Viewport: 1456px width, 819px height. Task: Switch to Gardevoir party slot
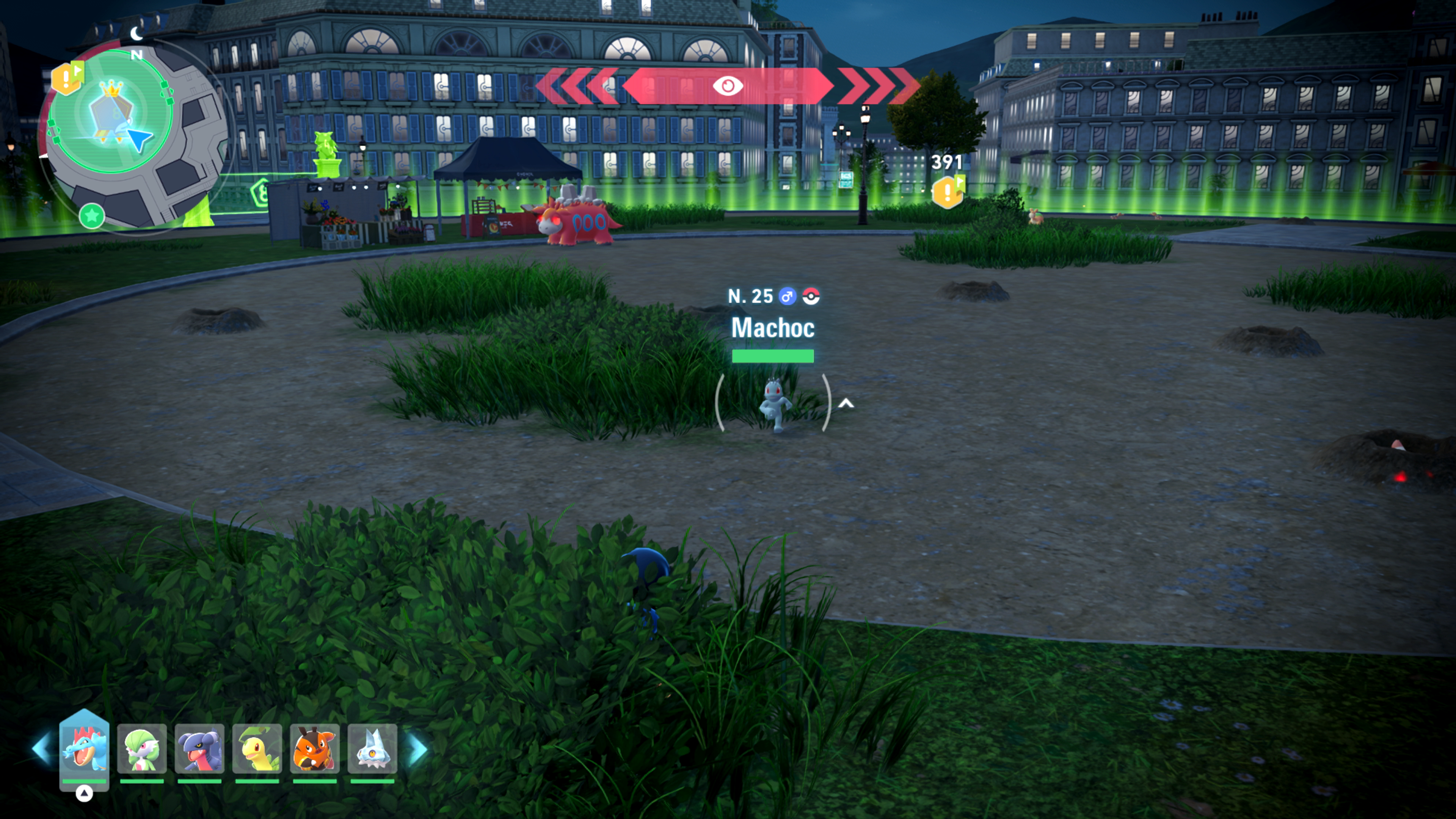click(x=142, y=748)
